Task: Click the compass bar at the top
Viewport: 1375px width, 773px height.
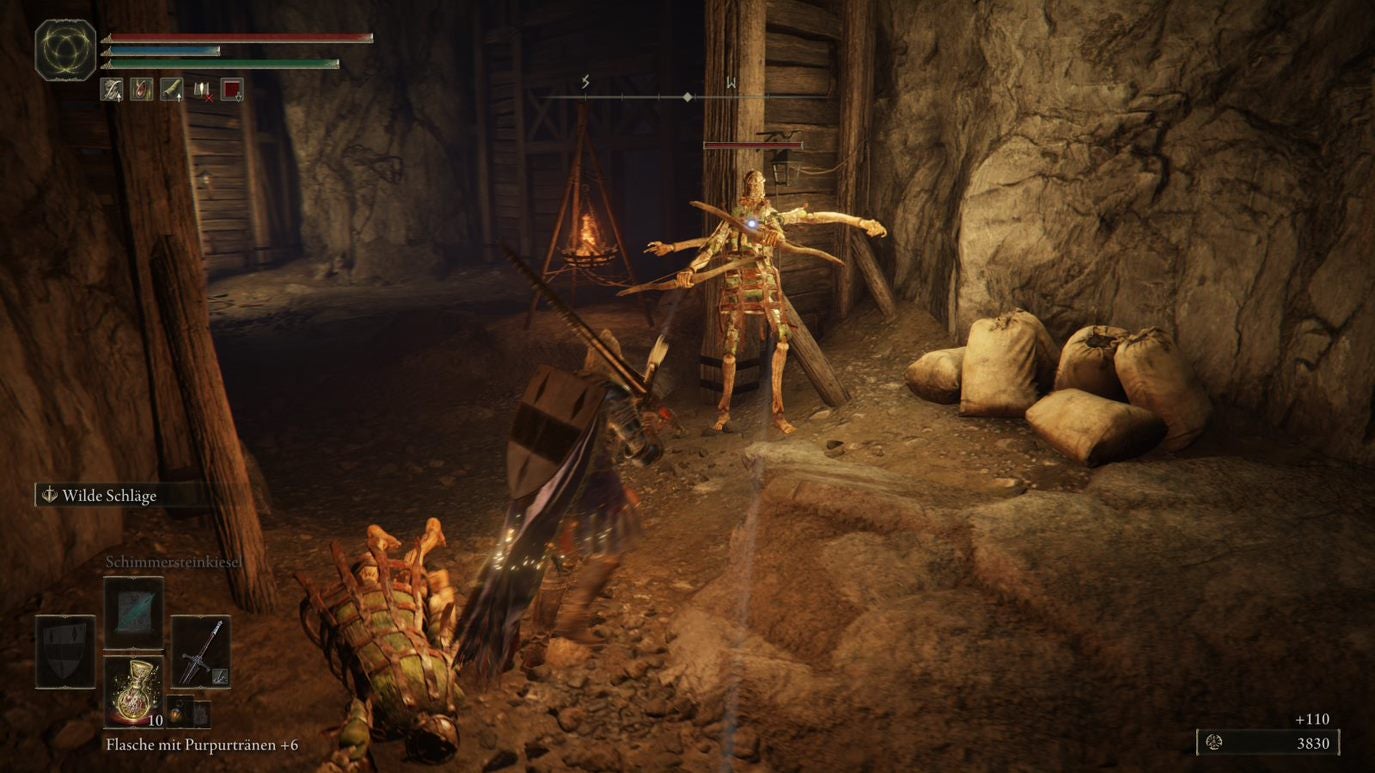Action: (660, 96)
